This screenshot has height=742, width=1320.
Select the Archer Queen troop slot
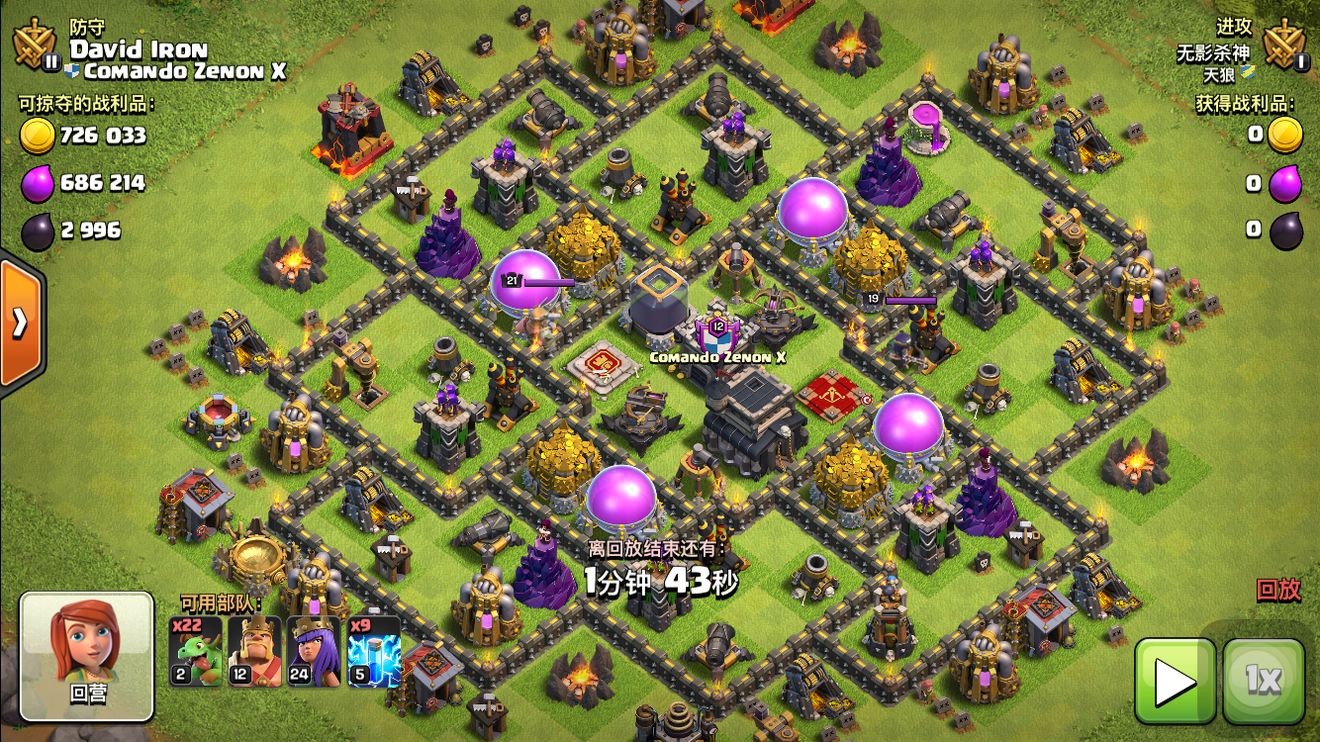click(x=315, y=651)
